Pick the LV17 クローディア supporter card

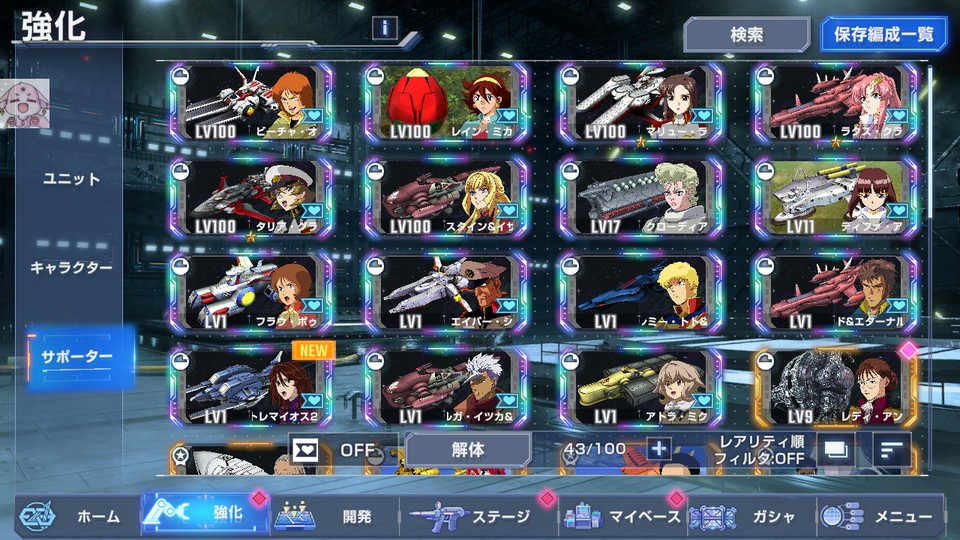click(640, 197)
